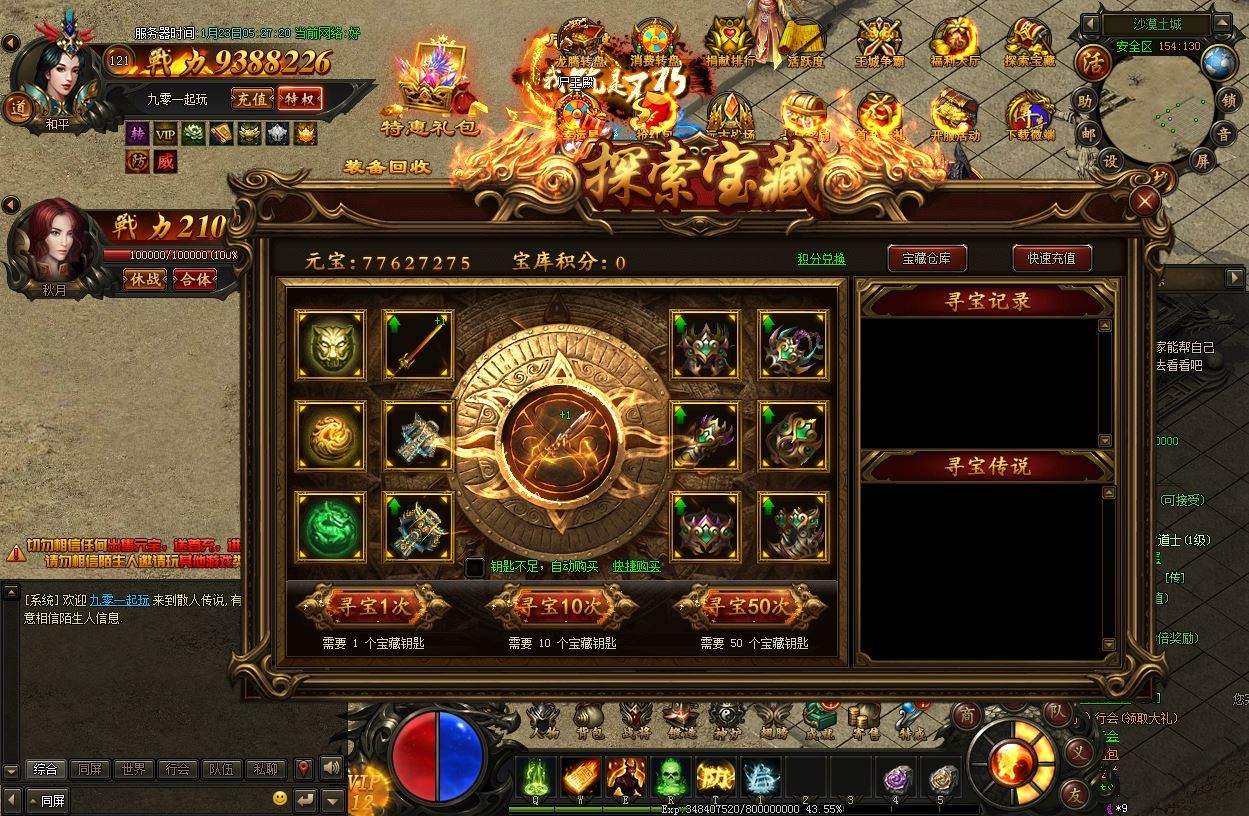Viewport: 1249px width, 816px height.
Task: Switch chat to the 世界 world tab
Action: point(134,769)
